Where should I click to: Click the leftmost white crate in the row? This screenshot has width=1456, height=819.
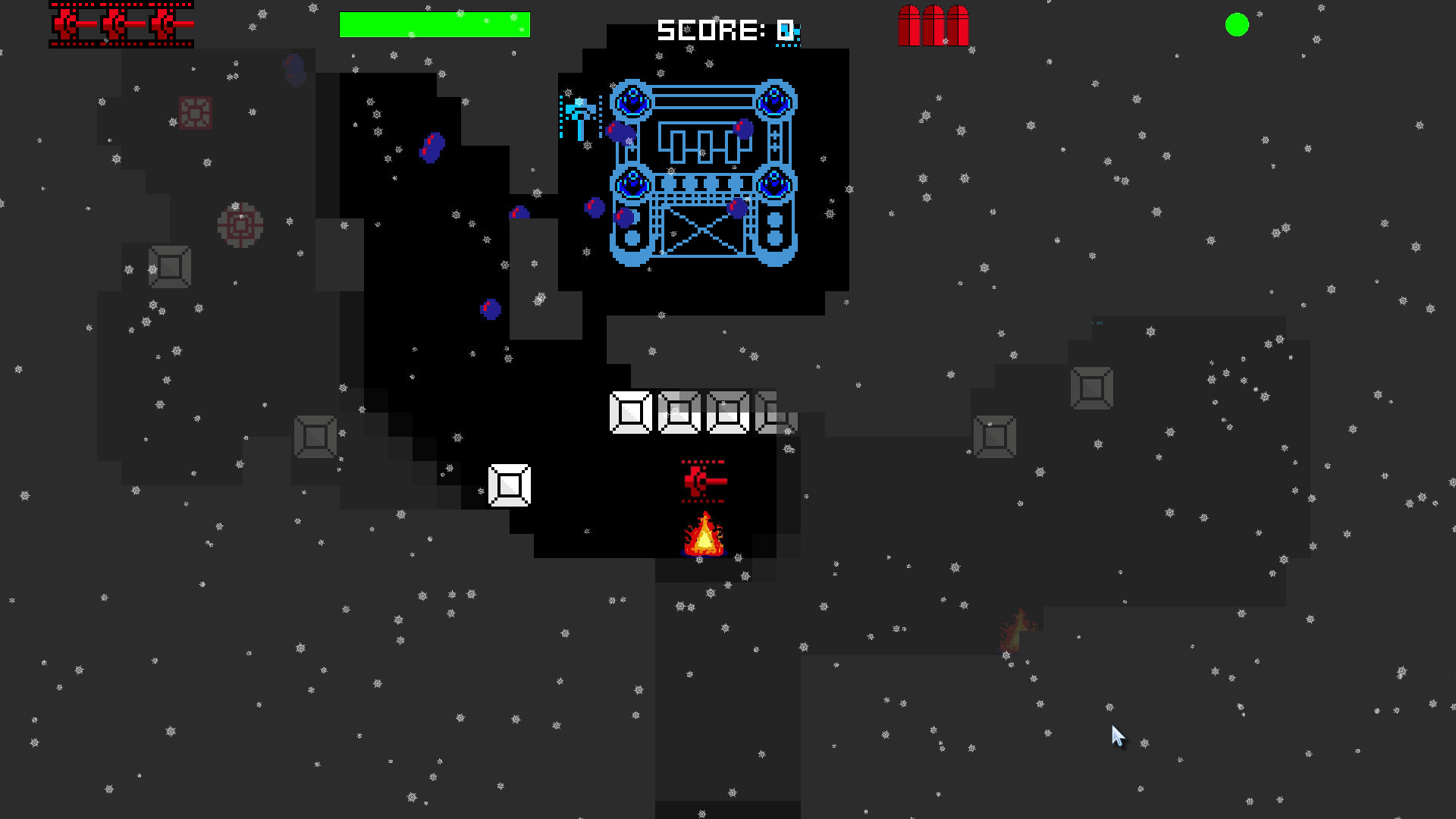click(x=629, y=413)
